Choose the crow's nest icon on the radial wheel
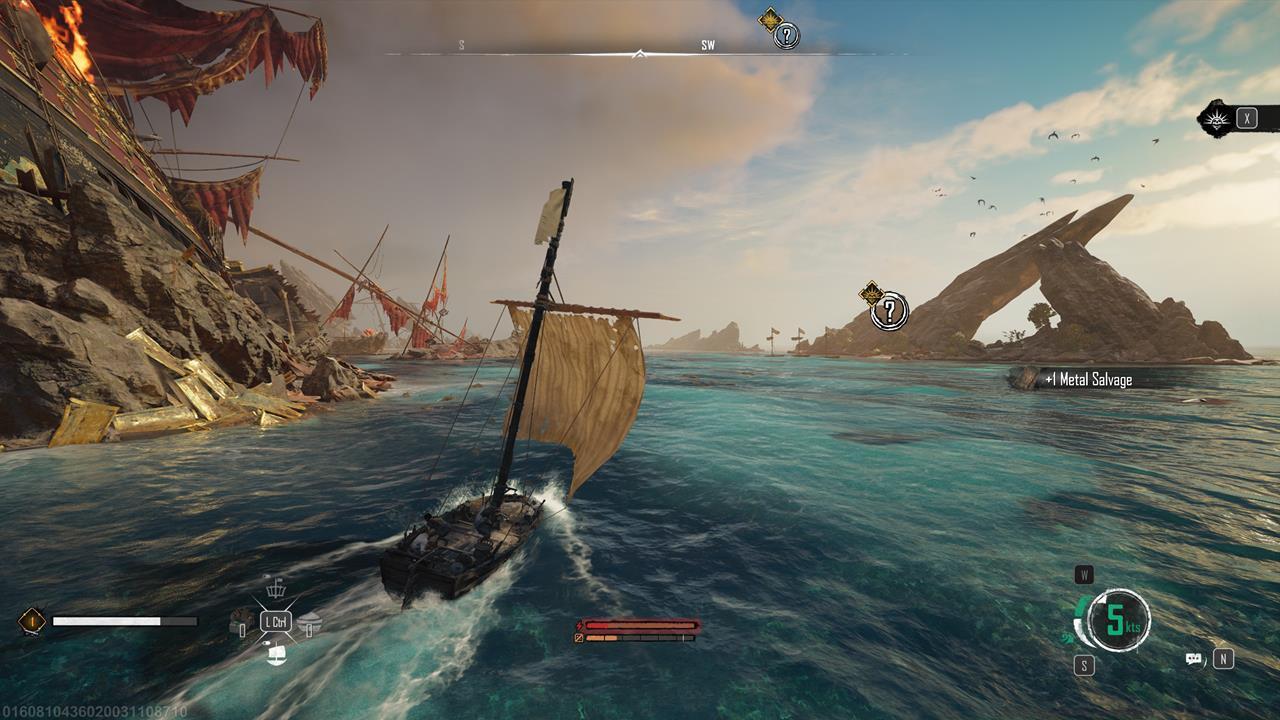 [275, 588]
